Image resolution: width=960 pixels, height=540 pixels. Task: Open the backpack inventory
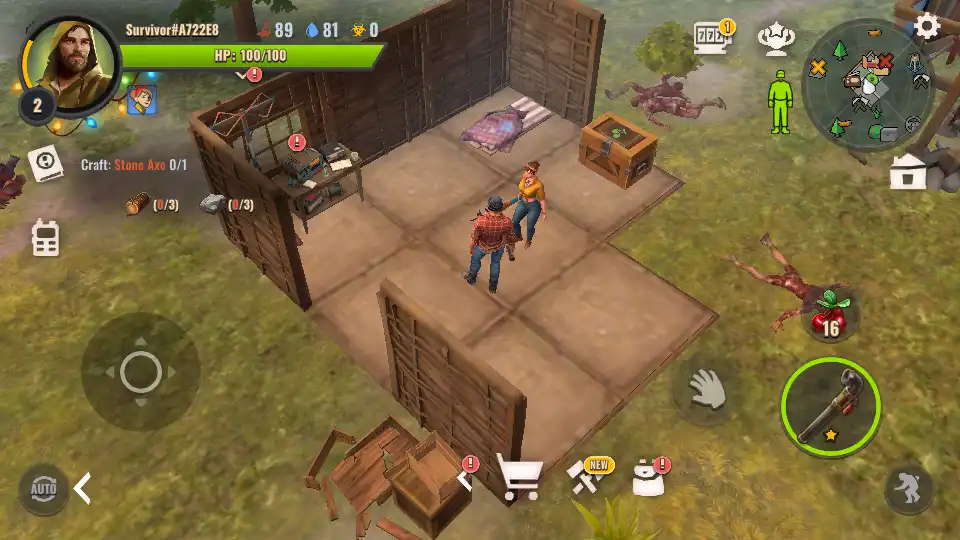(x=647, y=479)
